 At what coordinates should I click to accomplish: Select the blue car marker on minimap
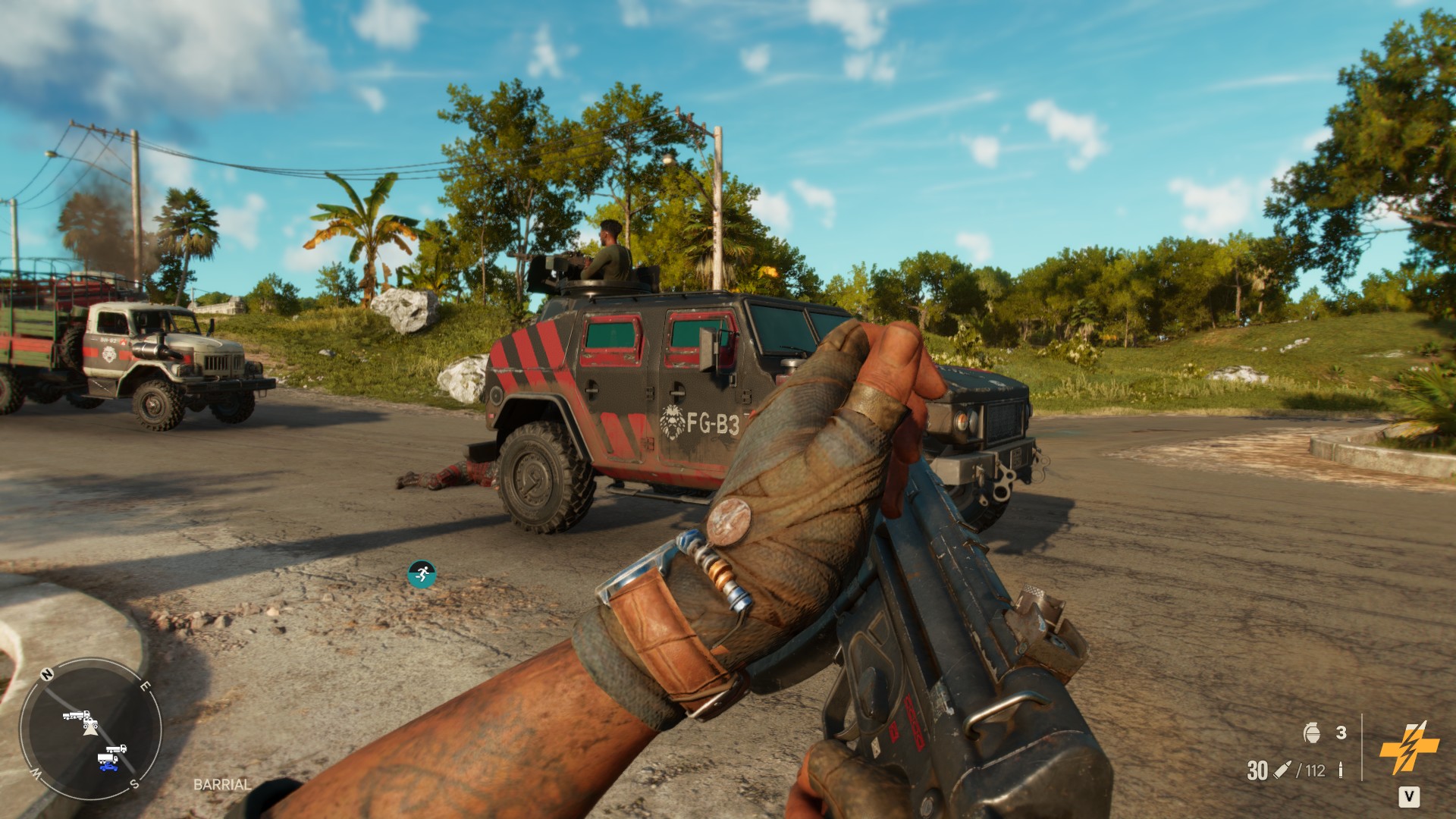[108, 766]
